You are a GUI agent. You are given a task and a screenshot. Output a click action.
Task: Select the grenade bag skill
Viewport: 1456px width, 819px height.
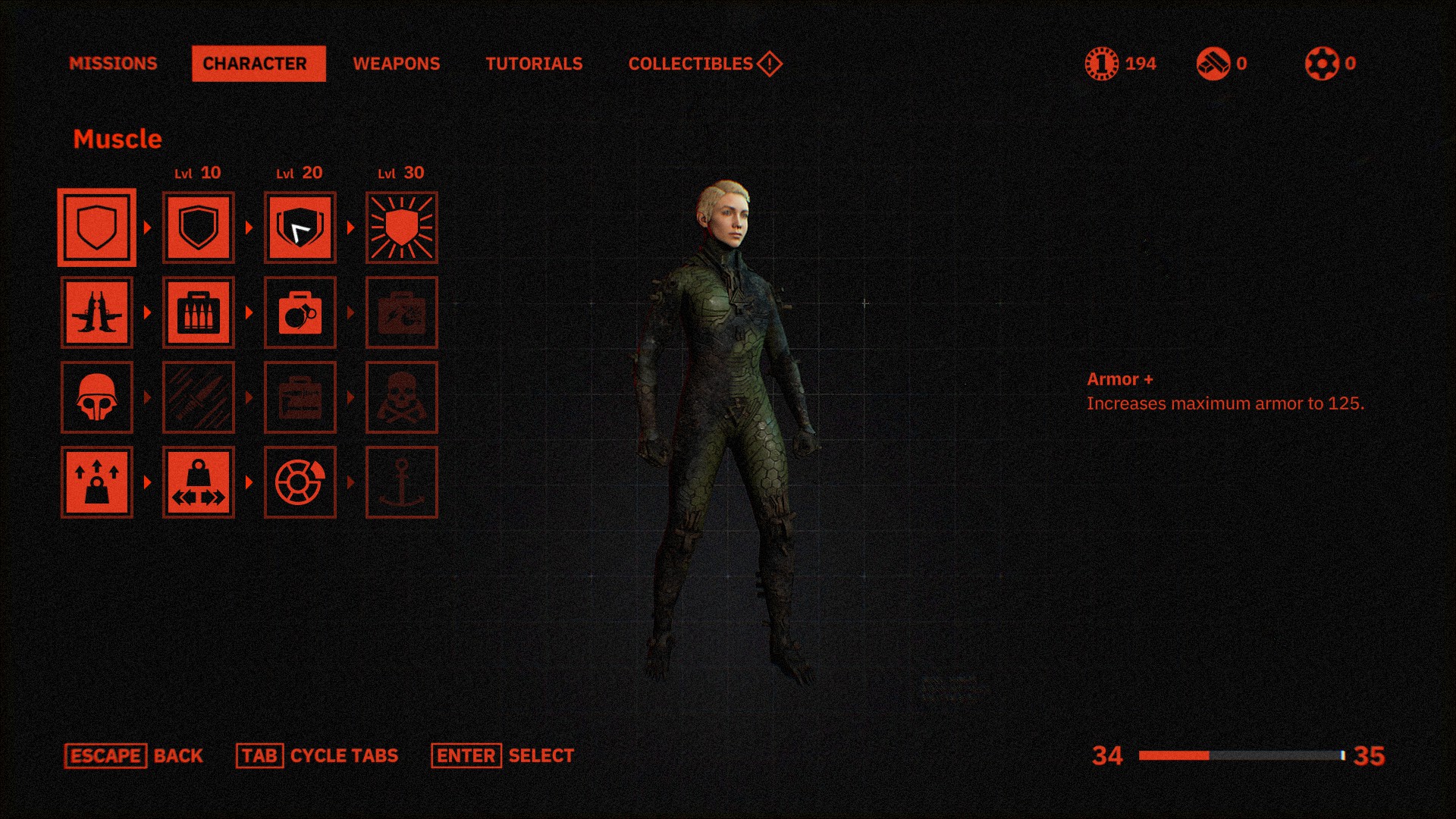pyautogui.click(x=300, y=312)
